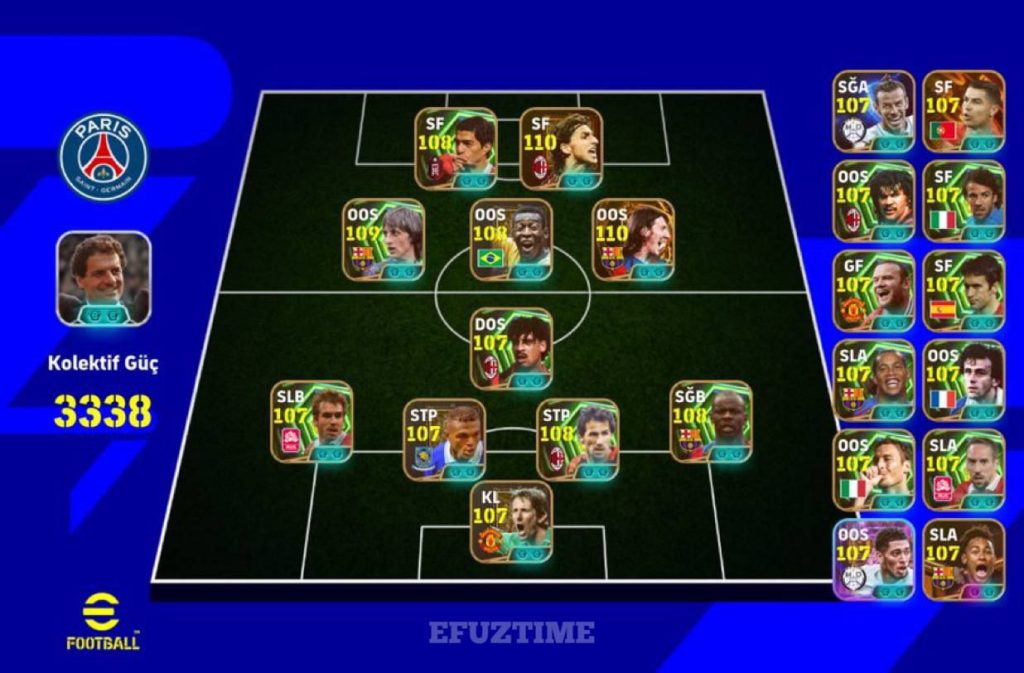Pick the OOS 108 Brazil player card

[510, 240]
